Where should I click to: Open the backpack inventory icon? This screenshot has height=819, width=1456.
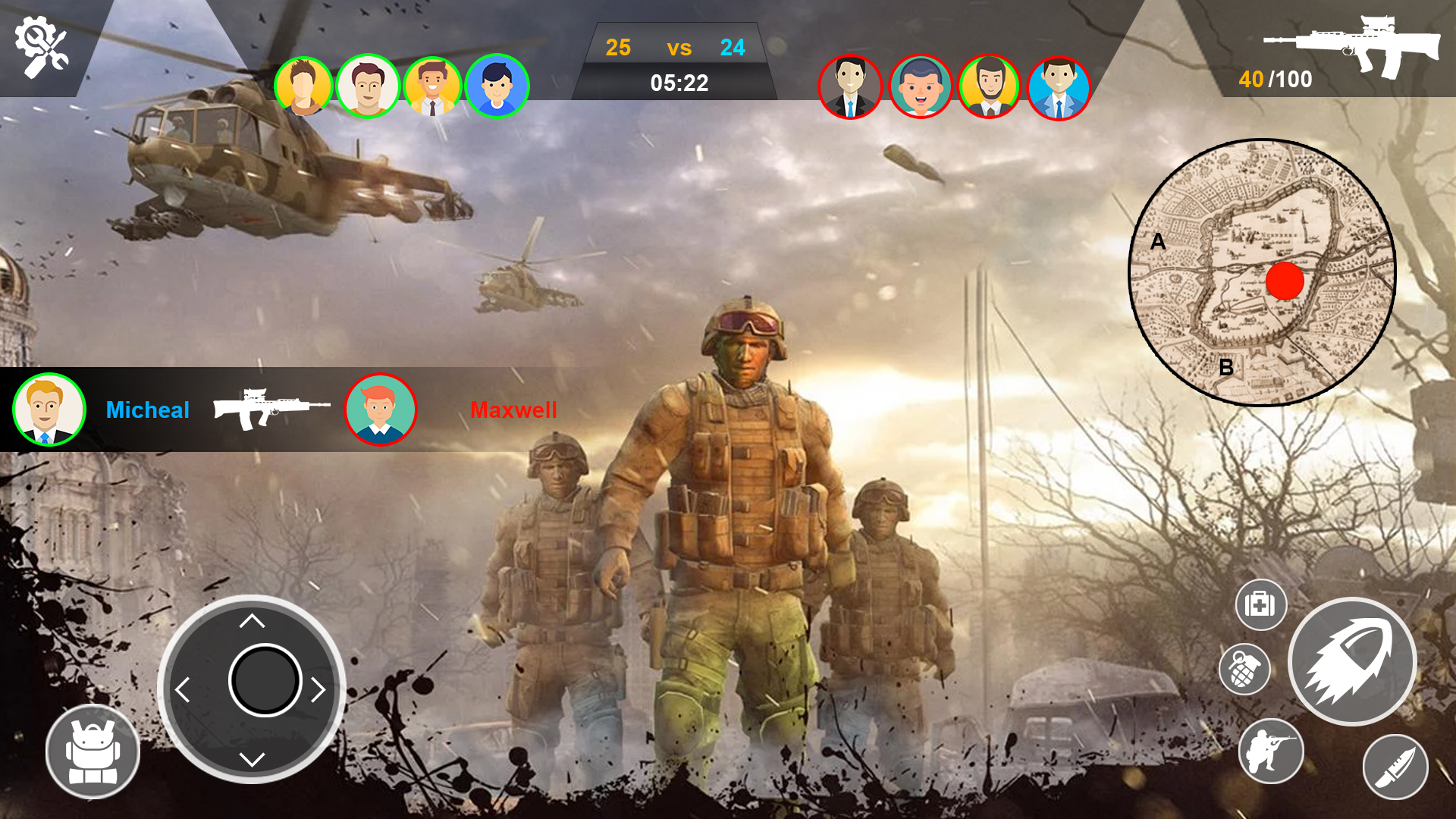[93, 750]
